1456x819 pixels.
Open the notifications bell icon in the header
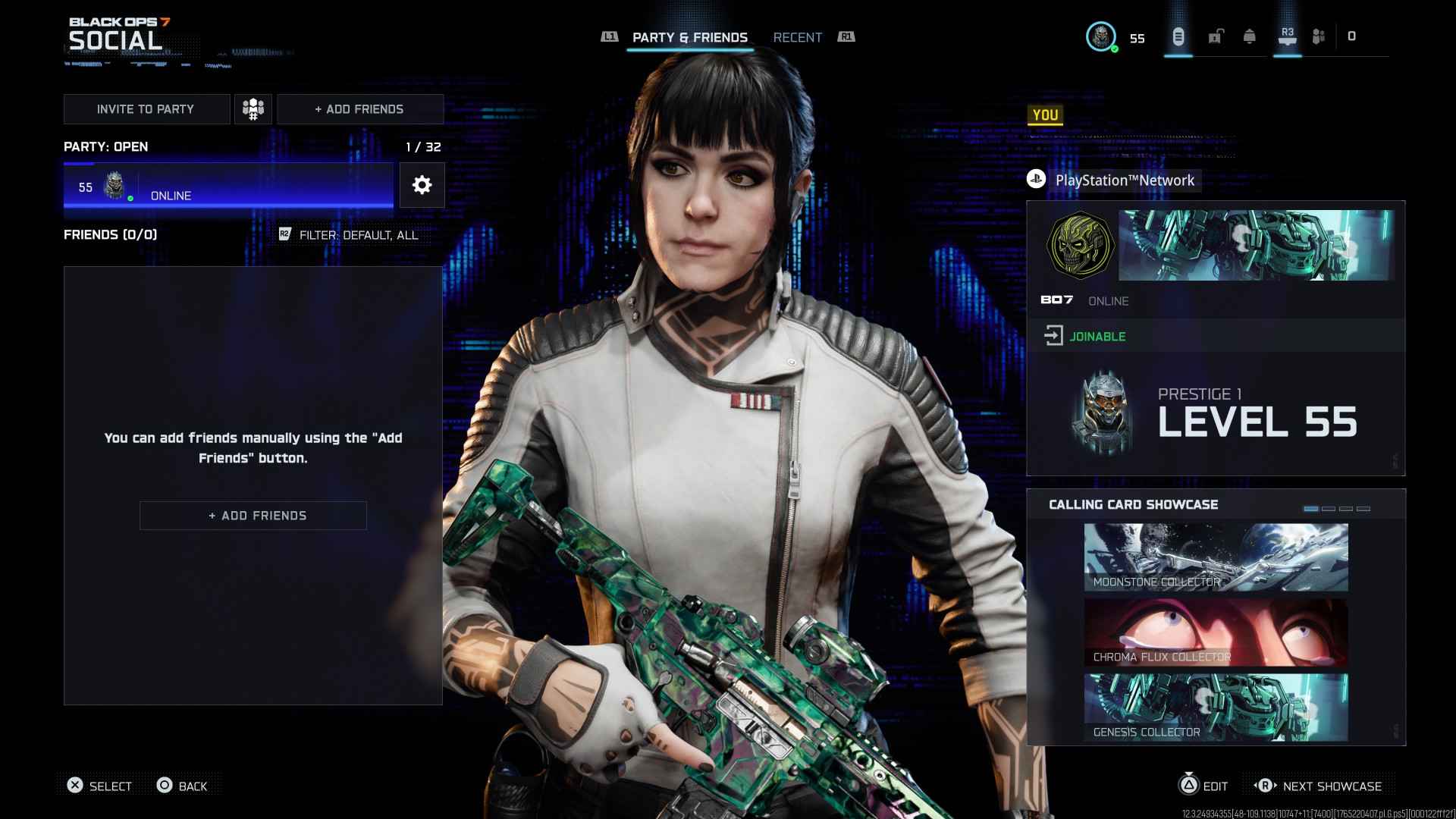click(1250, 36)
